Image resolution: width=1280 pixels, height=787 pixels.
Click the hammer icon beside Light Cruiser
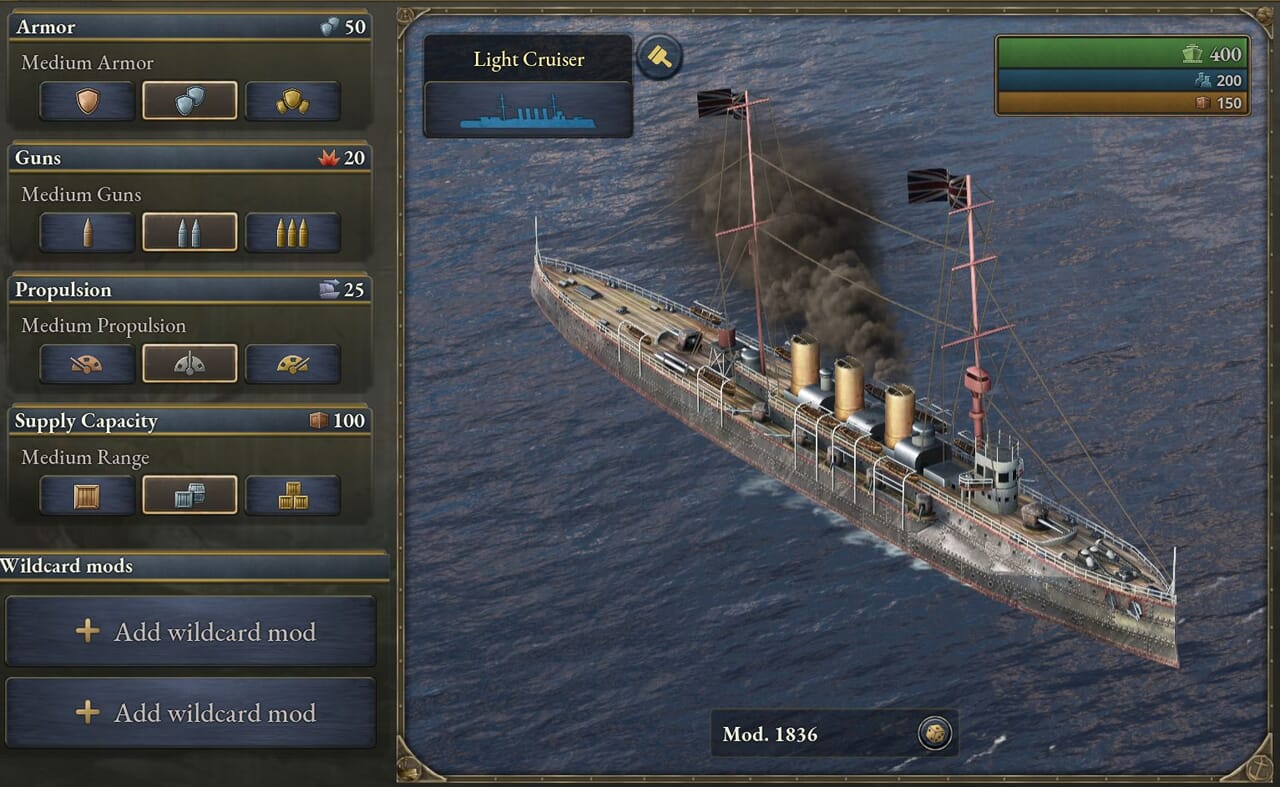pyautogui.click(x=659, y=56)
